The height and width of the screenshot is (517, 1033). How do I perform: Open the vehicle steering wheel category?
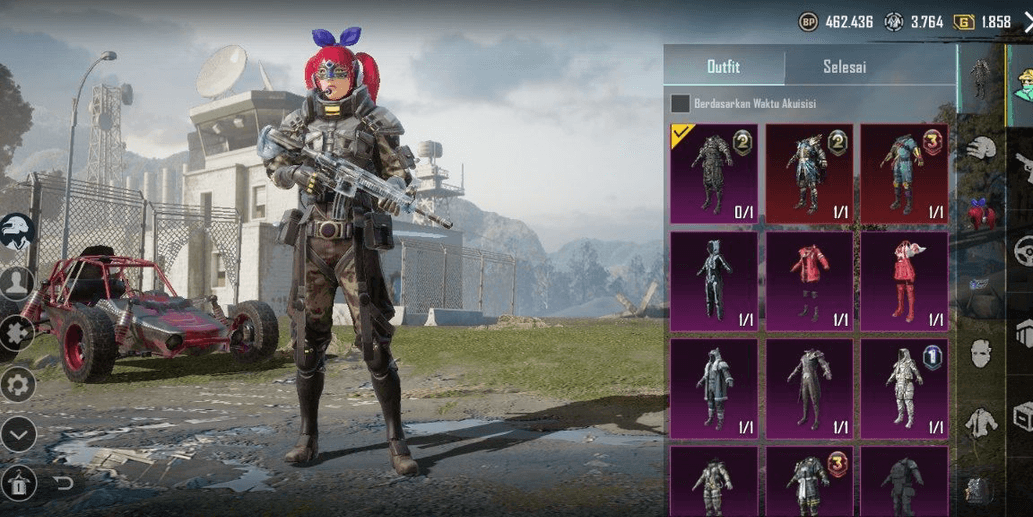tap(1022, 250)
